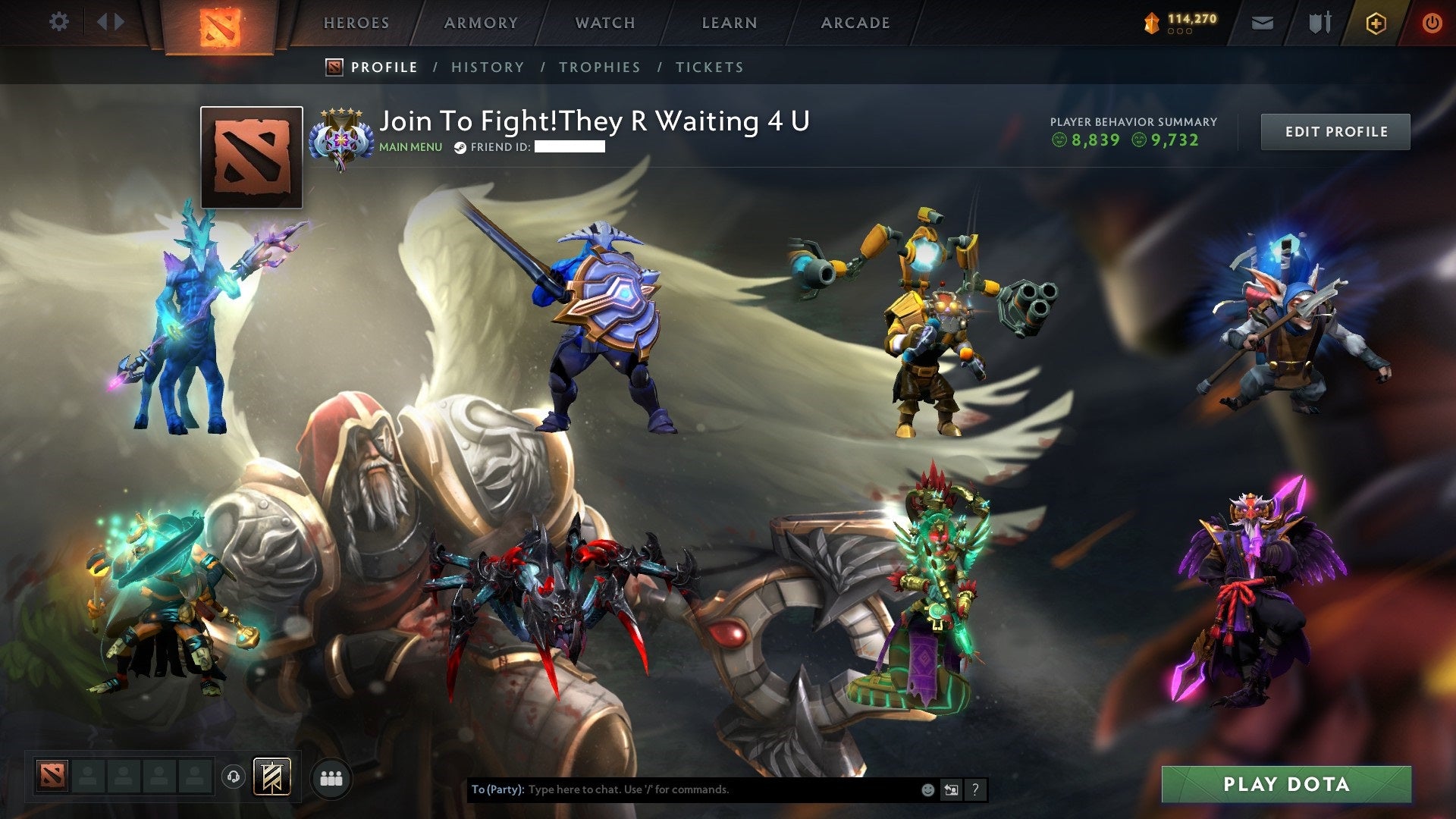
Task: Open the Dota 2 settings gear
Action: 59,22
